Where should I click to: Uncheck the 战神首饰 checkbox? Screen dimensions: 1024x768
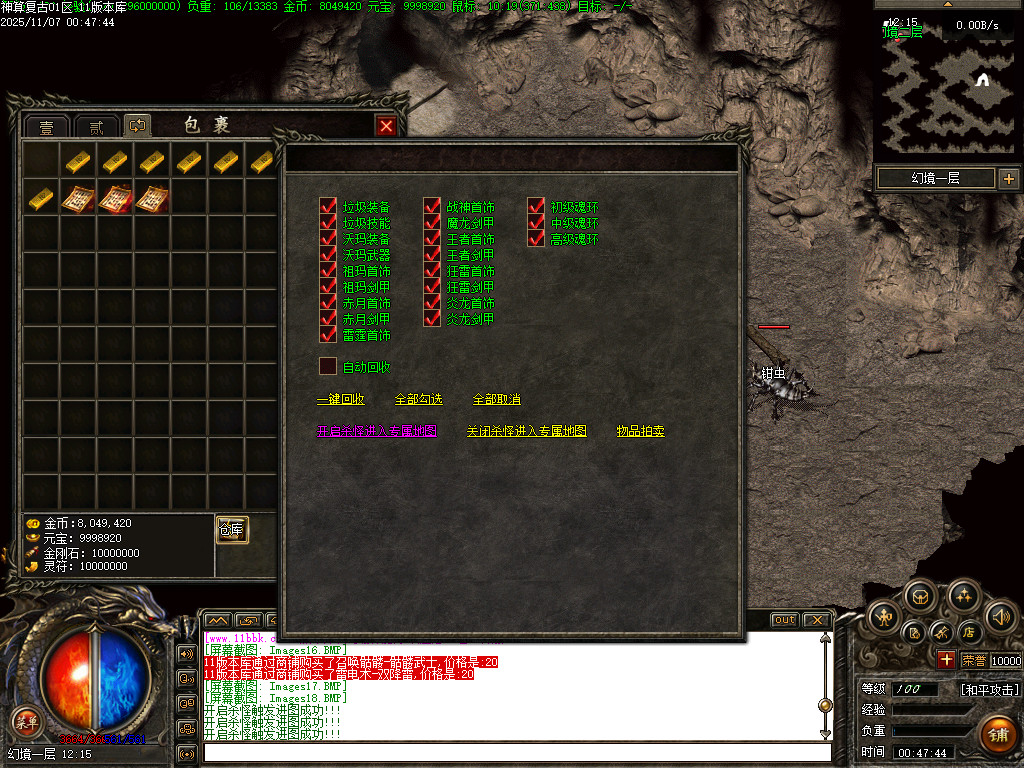pyautogui.click(x=432, y=207)
